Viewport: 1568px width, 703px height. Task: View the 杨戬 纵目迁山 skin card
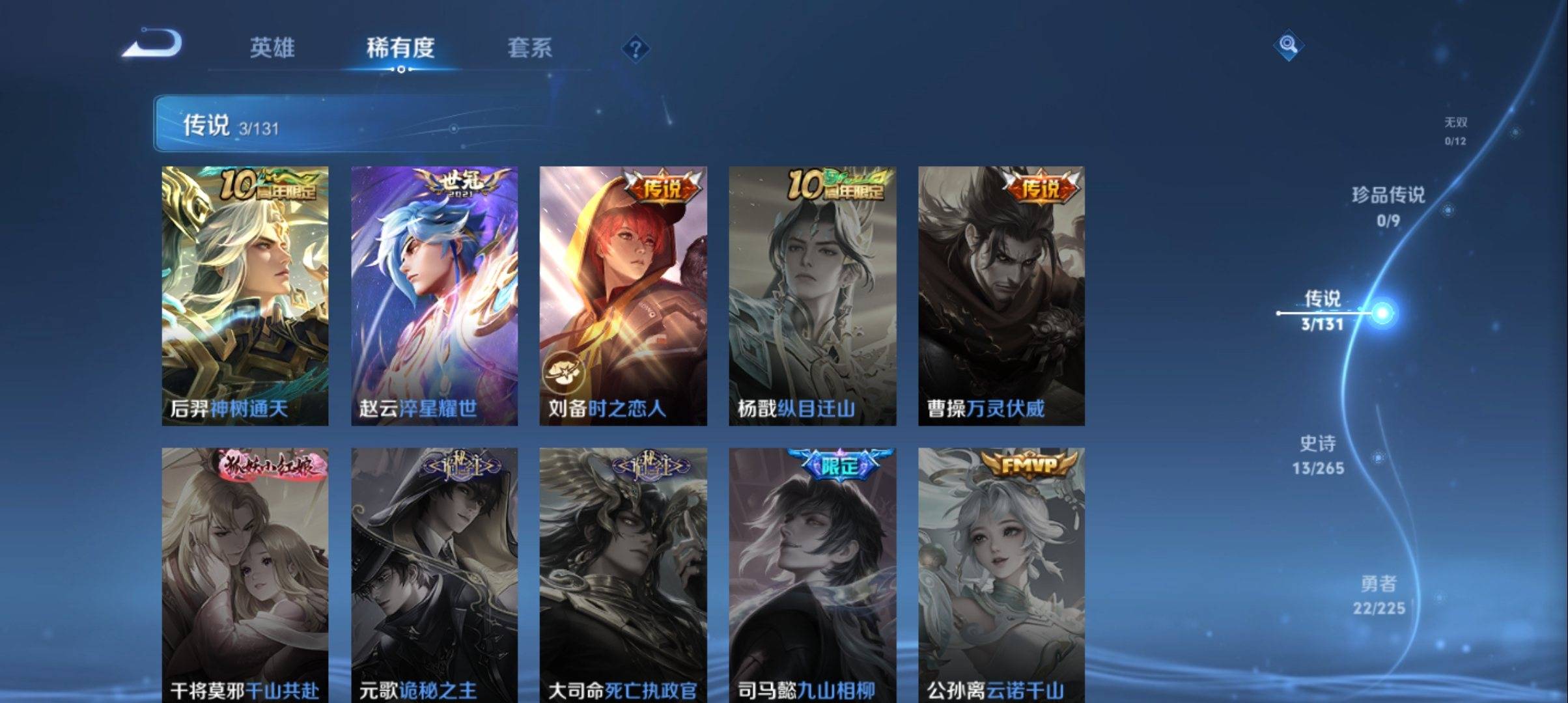click(812, 296)
